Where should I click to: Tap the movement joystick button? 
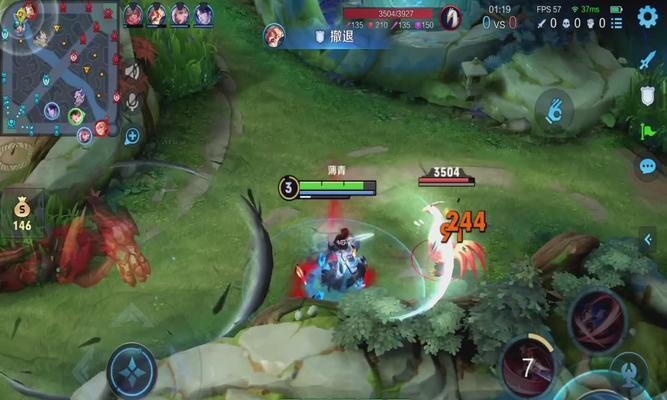[x=131, y=368]
